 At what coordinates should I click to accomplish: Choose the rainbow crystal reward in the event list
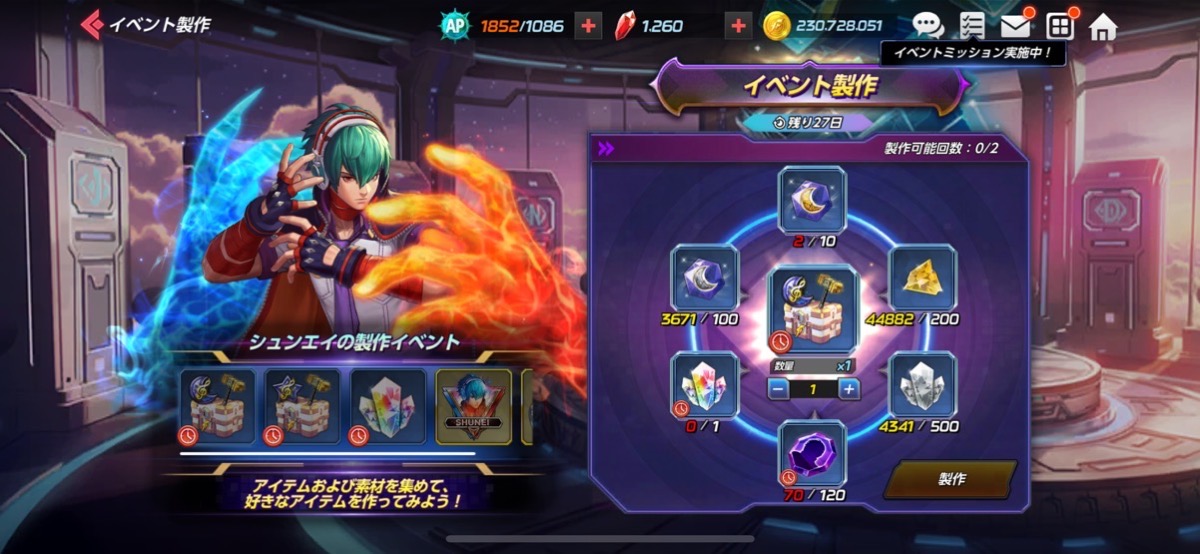point(387,406)
